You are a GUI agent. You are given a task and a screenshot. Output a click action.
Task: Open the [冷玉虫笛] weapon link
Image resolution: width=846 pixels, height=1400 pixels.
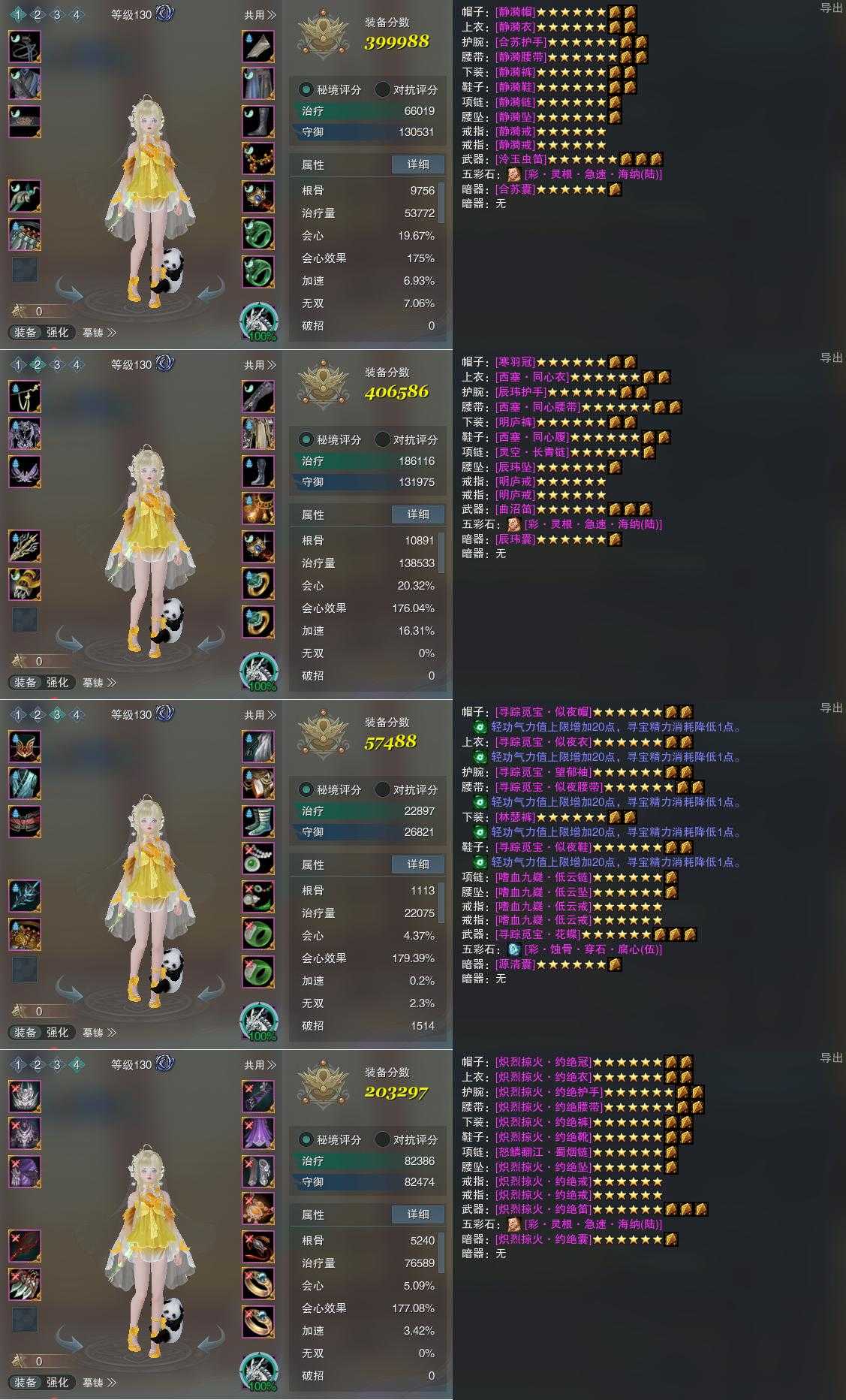[x=522, y=159]
